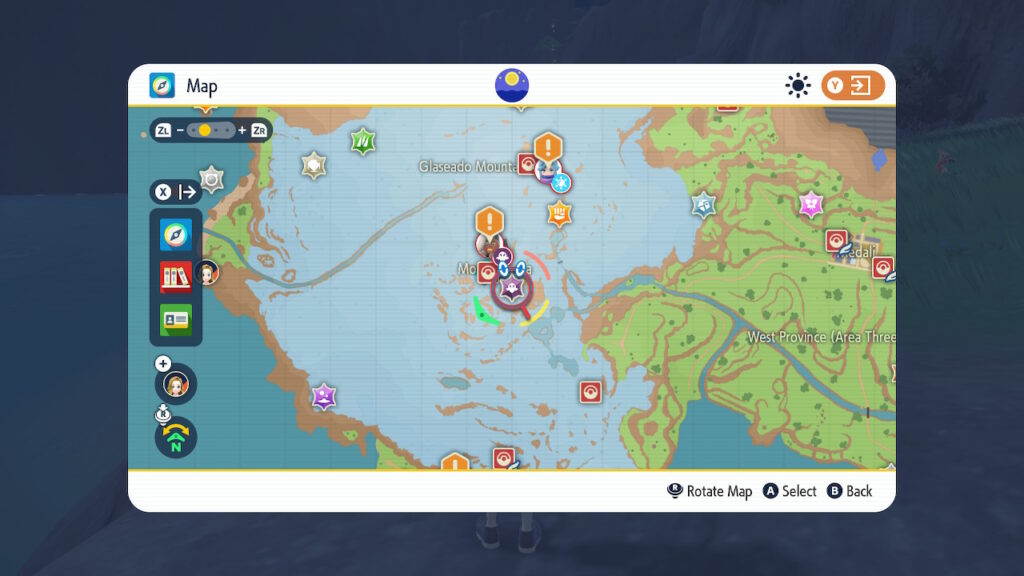
Task: Select the Steel Tera Raid crystal near the east shore
Action: pyautogui.click(x=705, y=205)
